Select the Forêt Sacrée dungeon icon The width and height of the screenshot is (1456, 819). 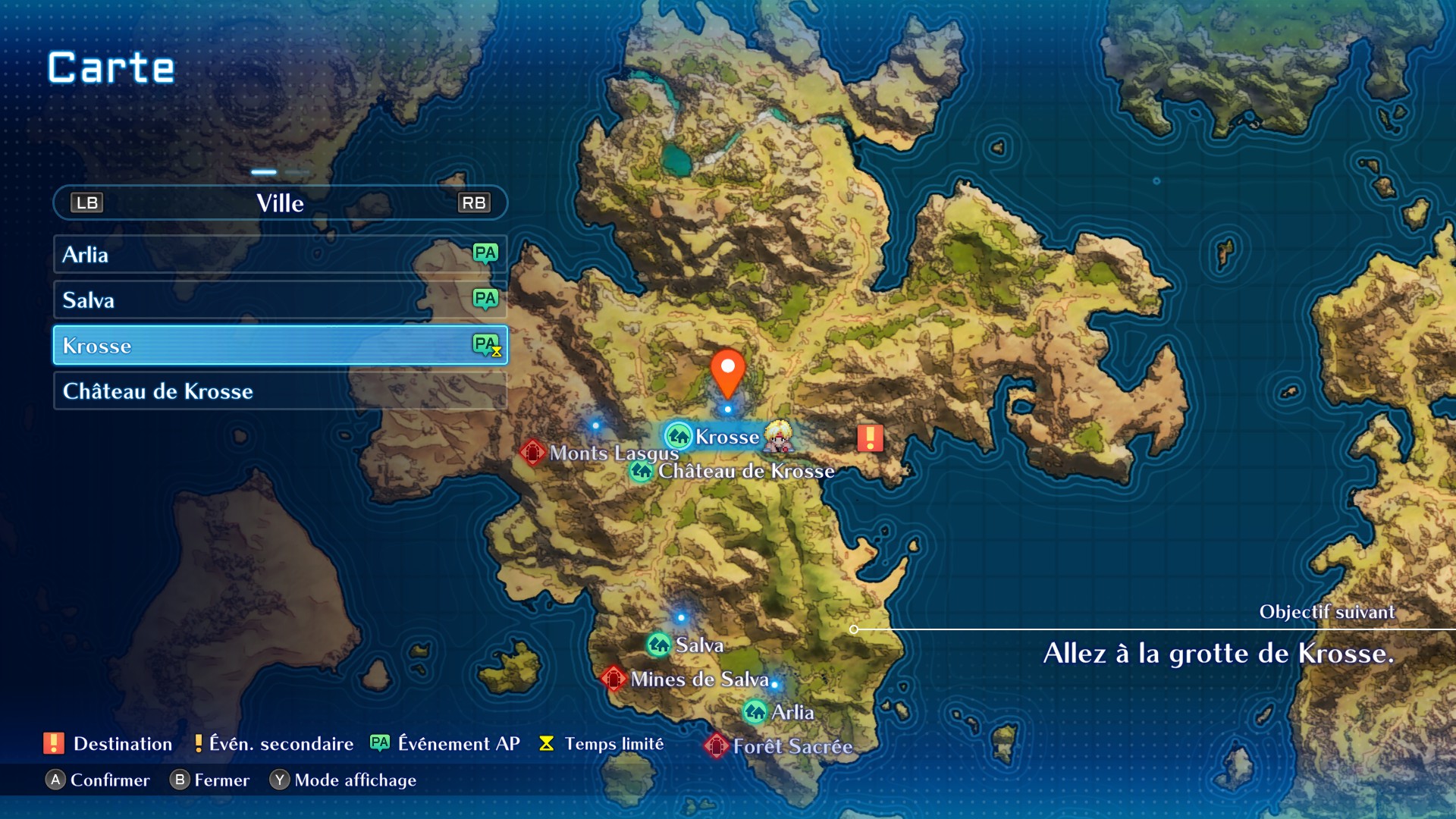tap(716, 746)
